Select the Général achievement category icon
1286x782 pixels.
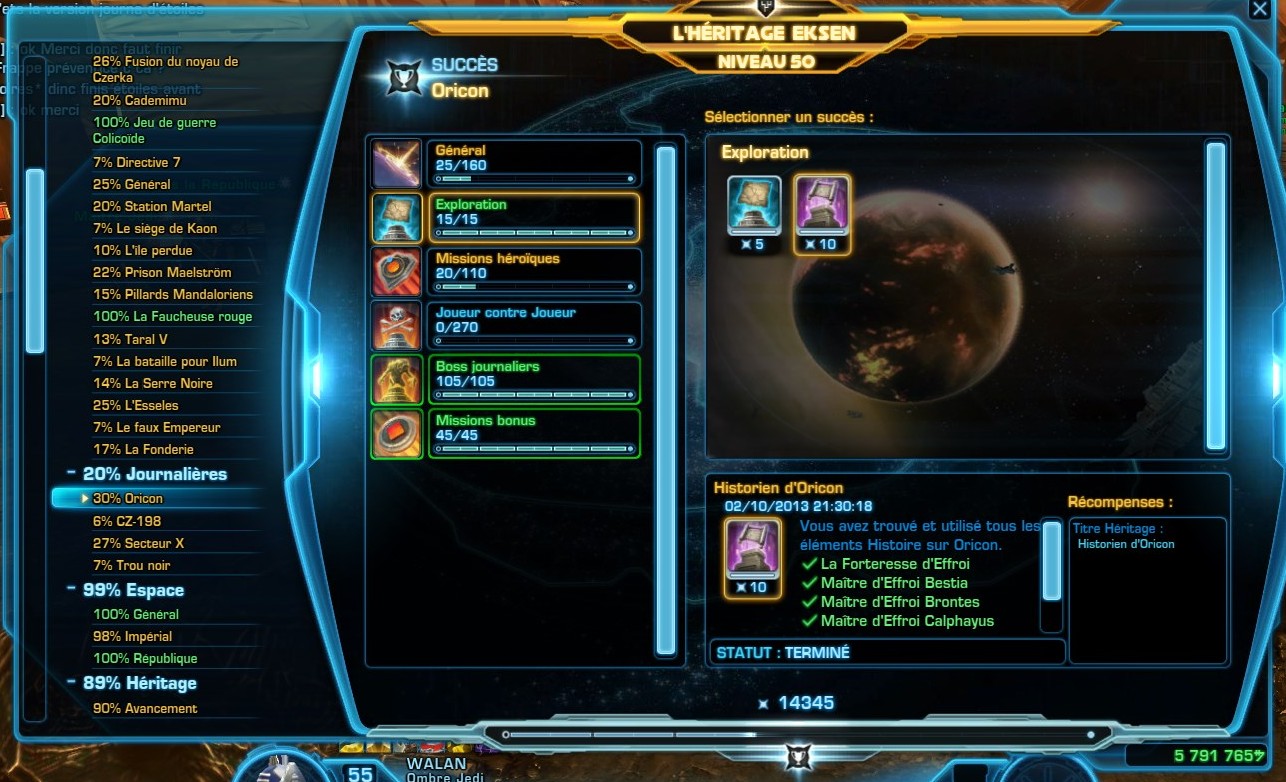click(x=396, y=162)
